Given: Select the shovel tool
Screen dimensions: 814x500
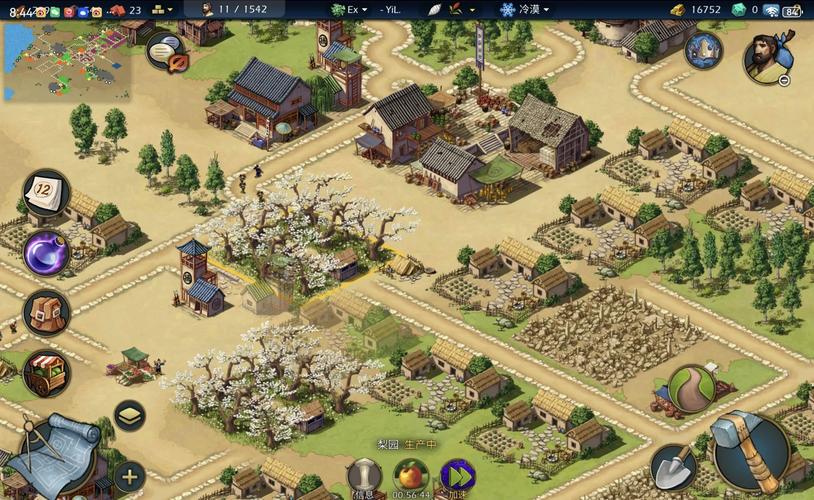Looking at the screenshot, I should point(673,466).
